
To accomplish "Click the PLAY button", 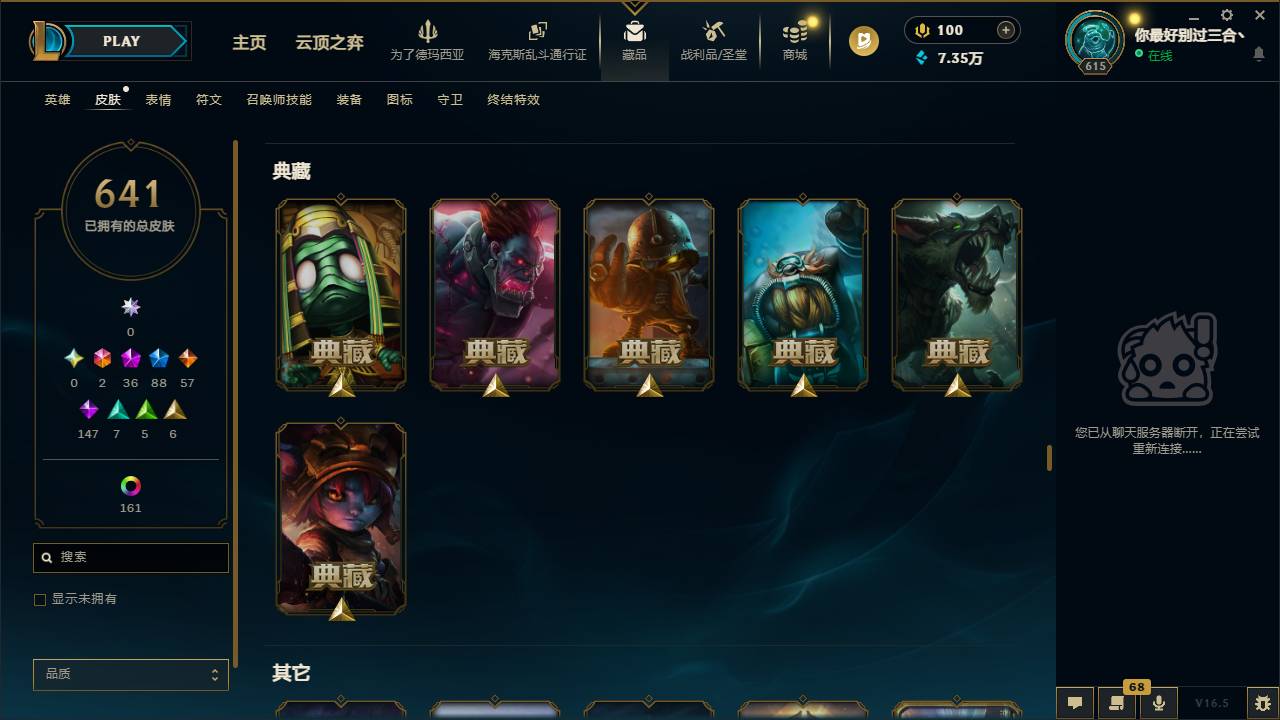I will click(x=120, y=41).
